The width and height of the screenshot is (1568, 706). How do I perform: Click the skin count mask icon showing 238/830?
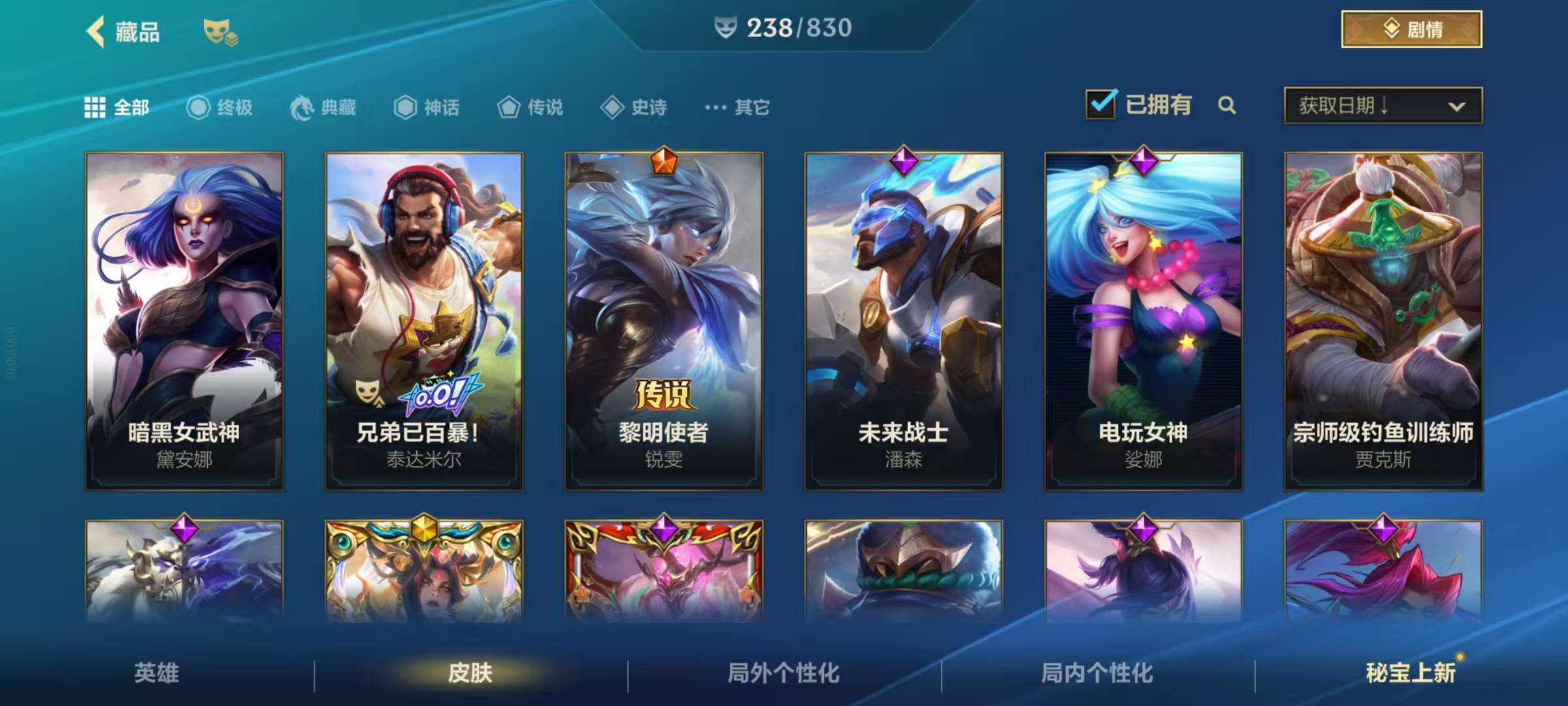click(727, 28)
